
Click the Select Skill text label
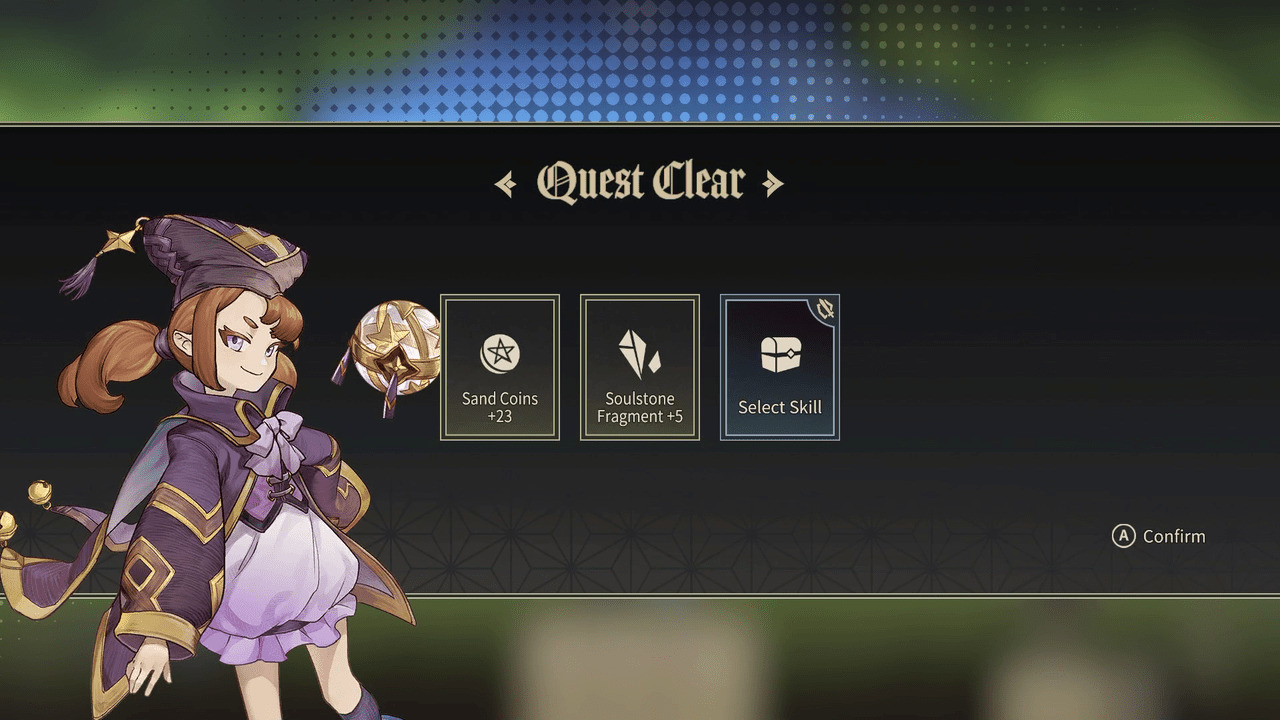click(780, 407)
